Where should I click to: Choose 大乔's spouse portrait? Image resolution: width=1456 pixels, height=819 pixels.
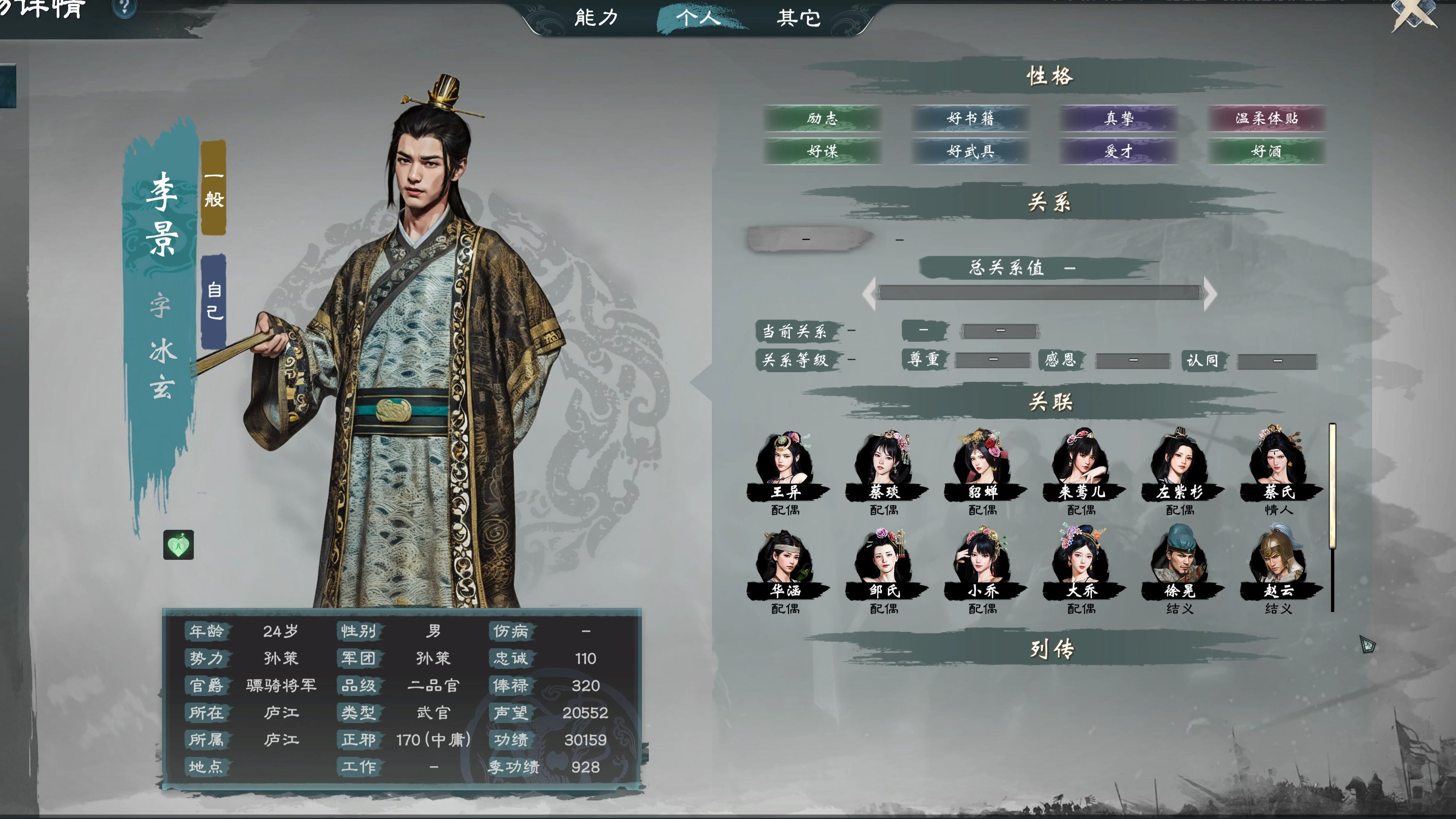coord(1081,563)
